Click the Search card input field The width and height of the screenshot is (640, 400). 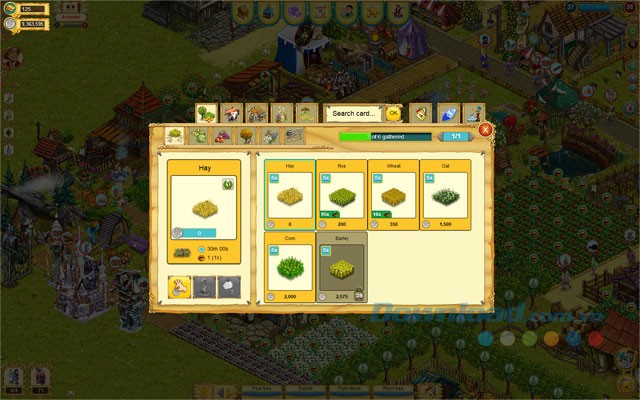(355, 114)
